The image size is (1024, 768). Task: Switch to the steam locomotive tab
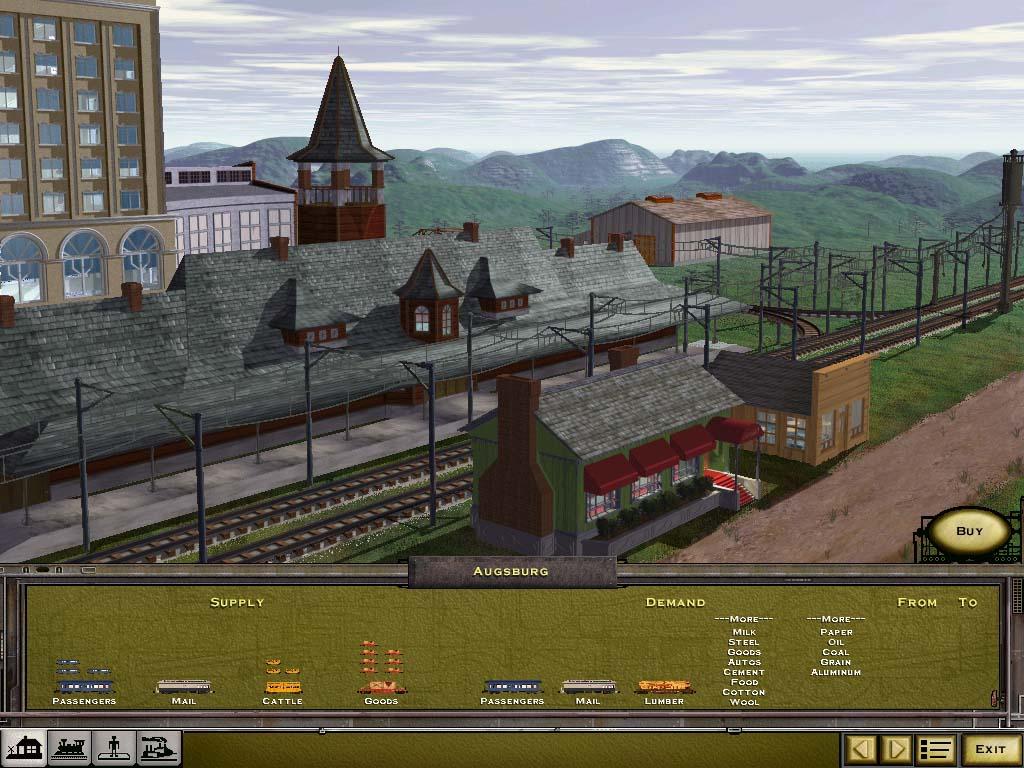click(x=69, y=748)
